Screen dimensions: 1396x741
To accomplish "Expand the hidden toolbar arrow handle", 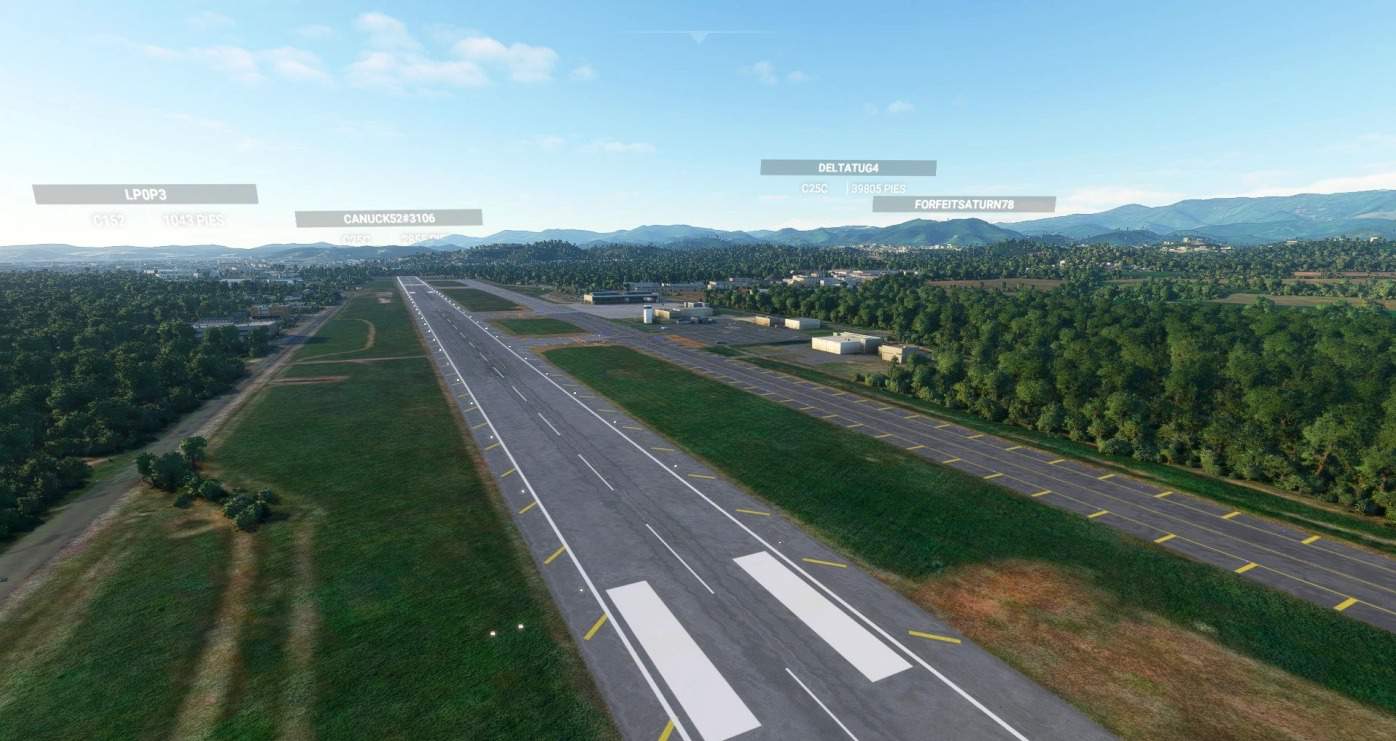I will pos(698,37).
